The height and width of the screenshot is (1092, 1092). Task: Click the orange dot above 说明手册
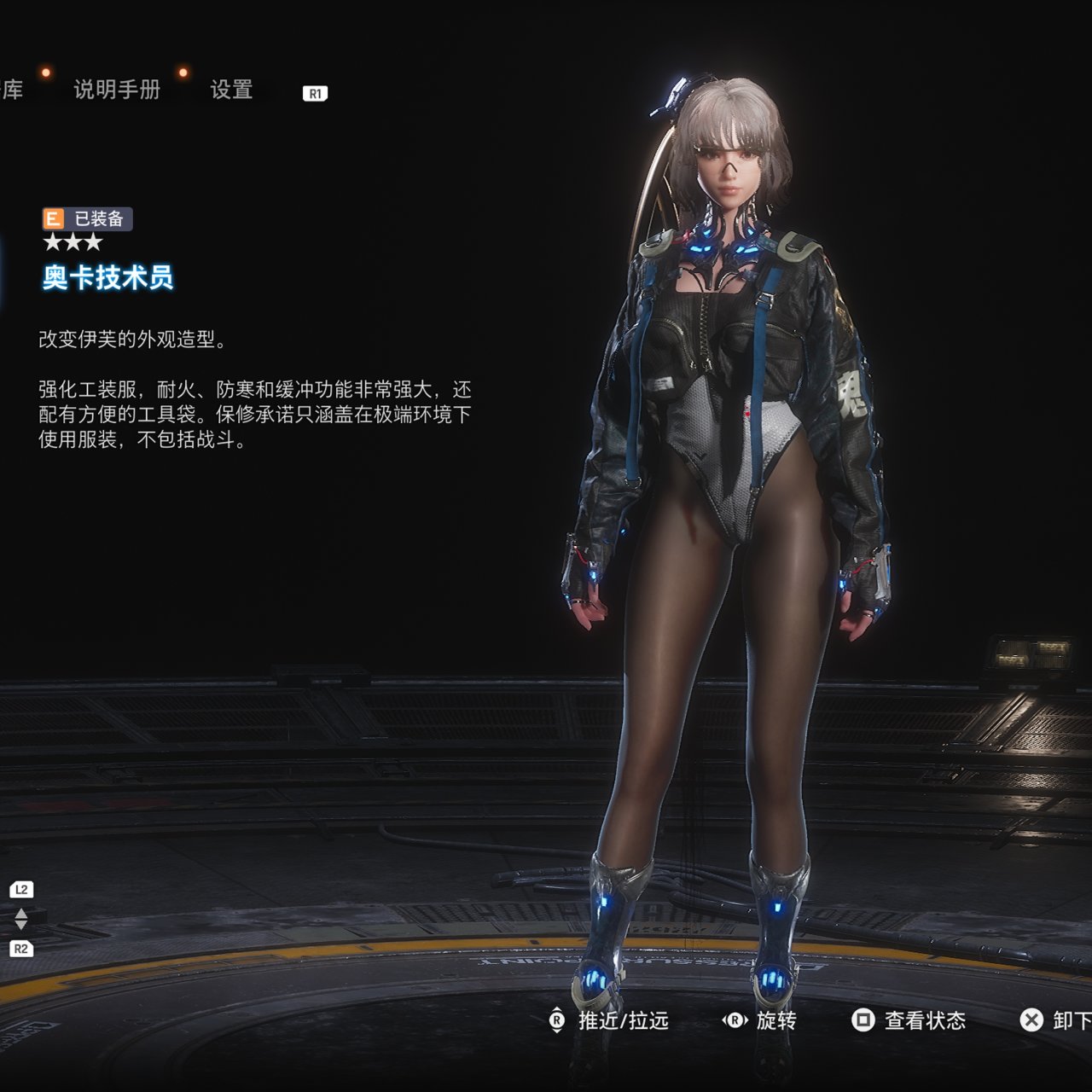(x=46, y=73)
